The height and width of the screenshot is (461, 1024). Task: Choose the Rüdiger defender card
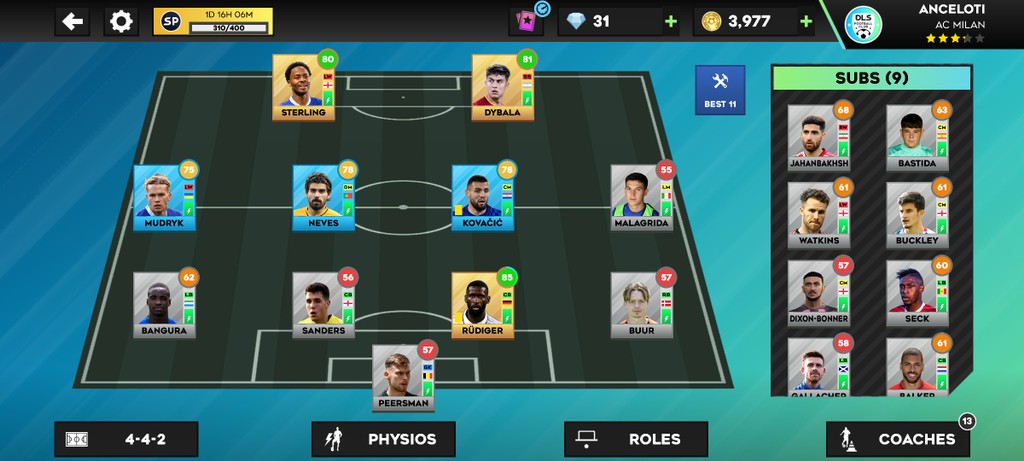[482, 305]
